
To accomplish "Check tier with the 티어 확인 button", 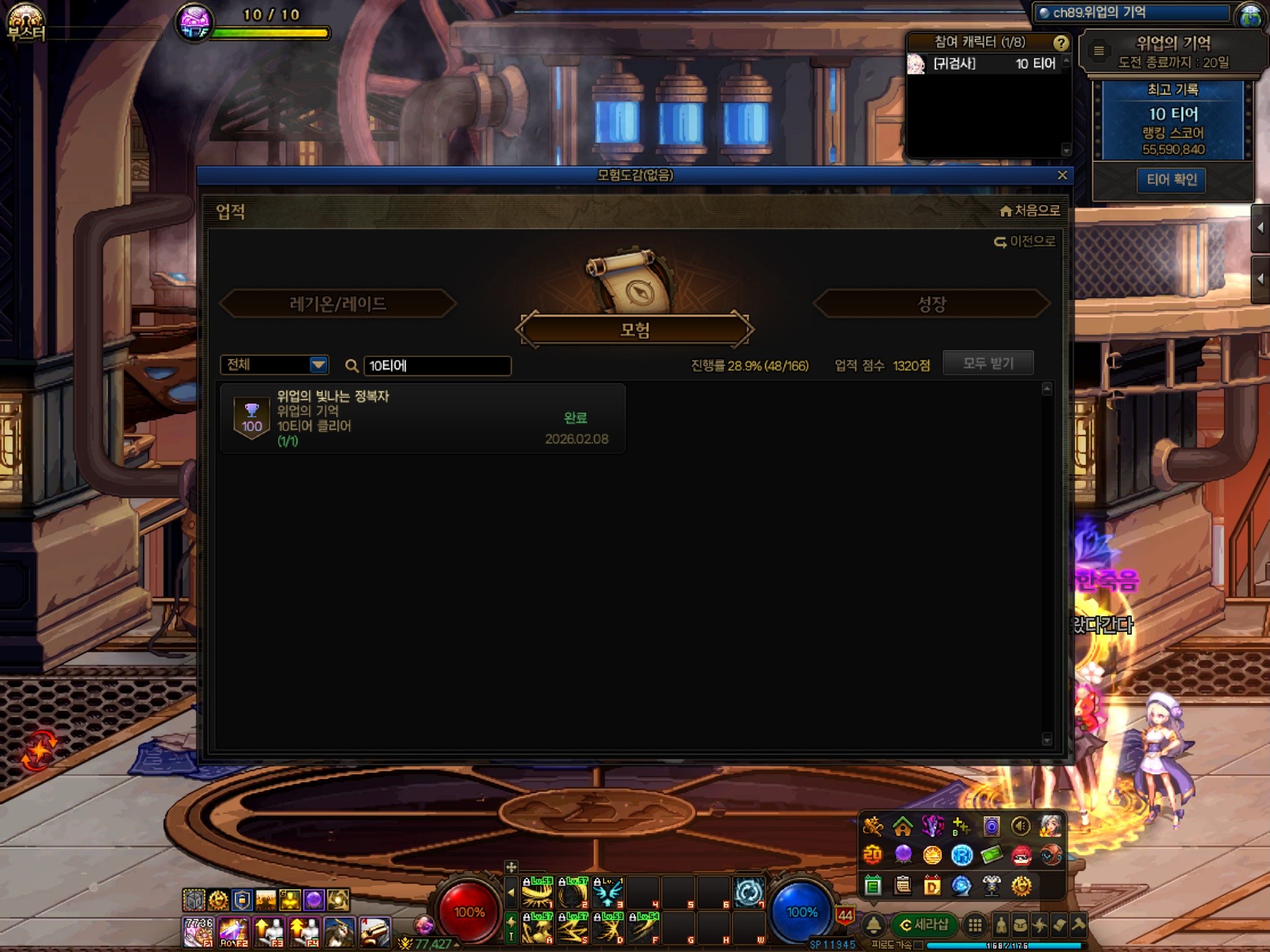I will click(x=1171, y=180).
